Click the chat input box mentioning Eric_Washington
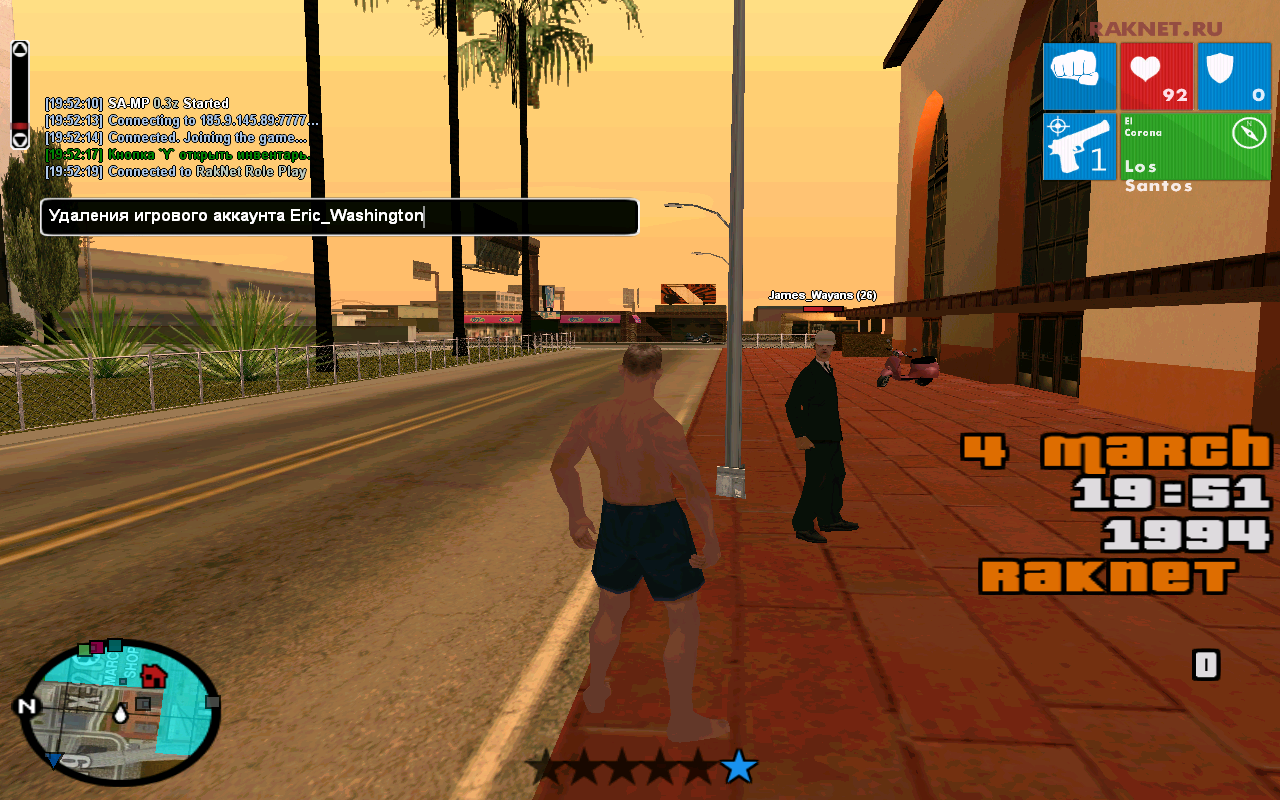Image resolution: width=1280 pixels, height=800 pixels. [x=339, y=217]
